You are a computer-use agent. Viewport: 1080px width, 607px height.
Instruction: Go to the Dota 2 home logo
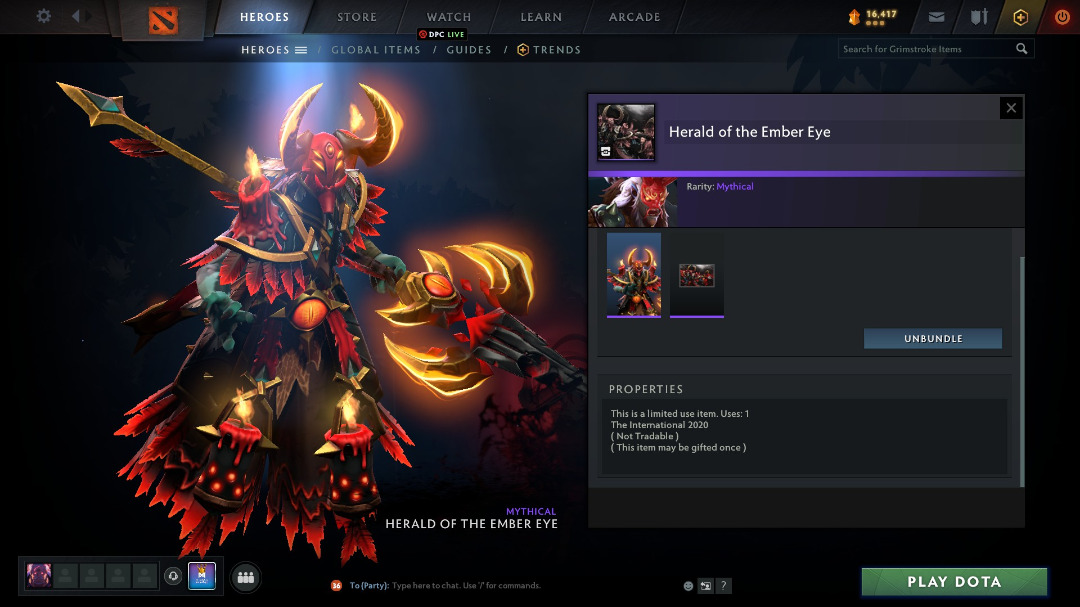pos(162,19)
